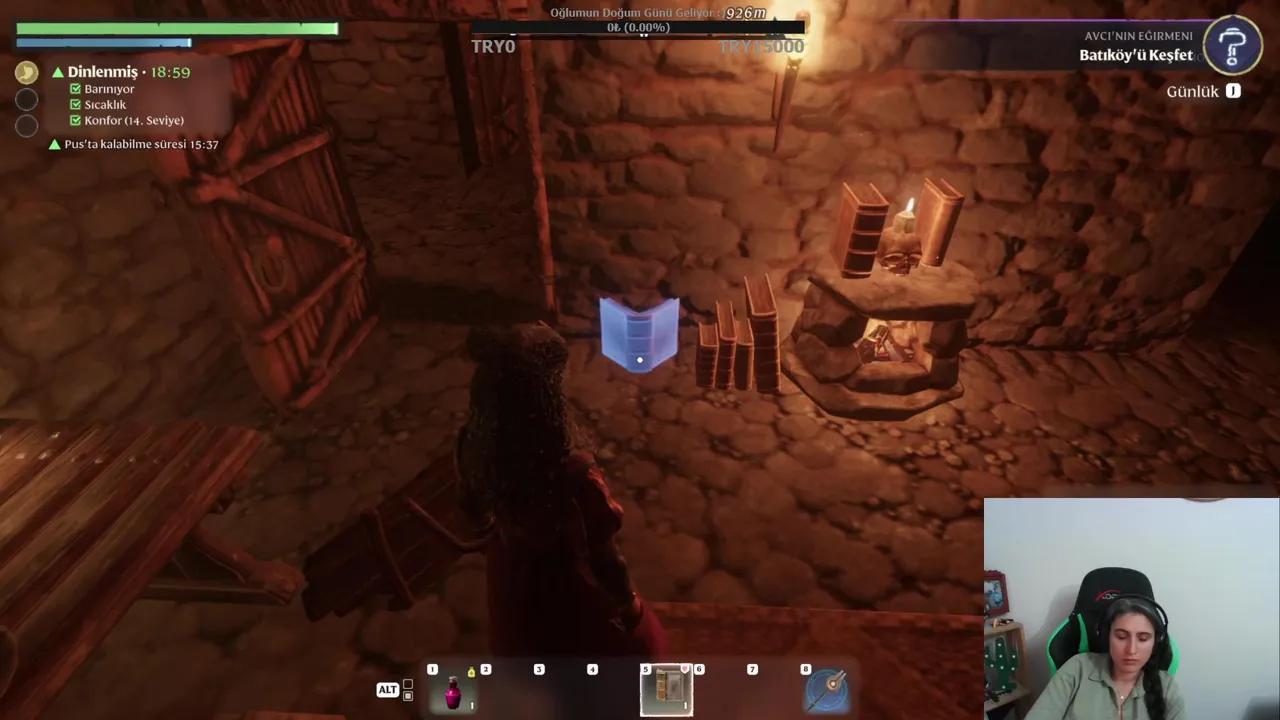Select the book item in hotbar slot 5
The height and width of the screenshot is (720, 1280).
click(x=668, y=690)
